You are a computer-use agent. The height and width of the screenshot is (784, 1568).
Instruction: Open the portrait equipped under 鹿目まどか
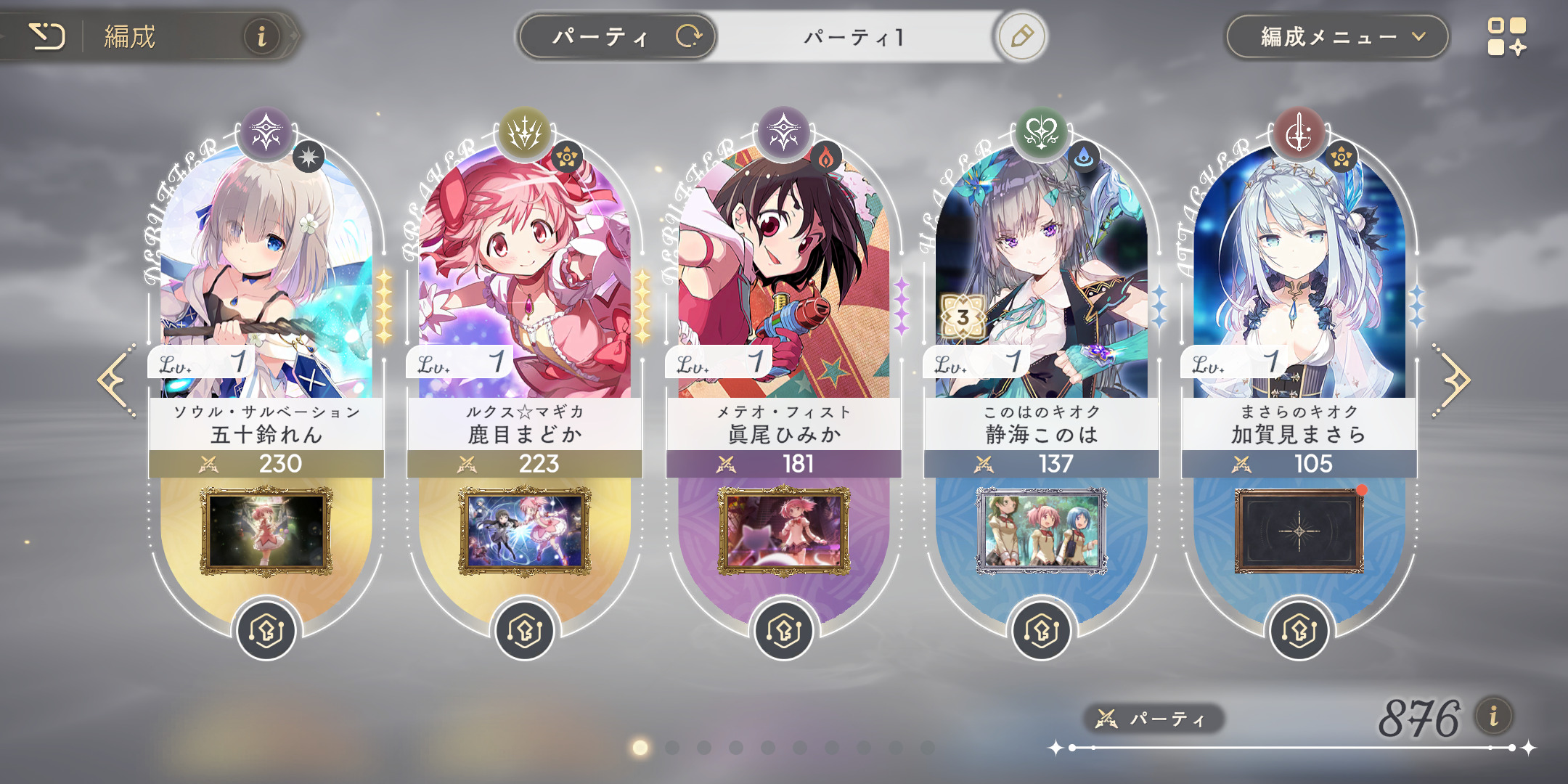(525, 531)
